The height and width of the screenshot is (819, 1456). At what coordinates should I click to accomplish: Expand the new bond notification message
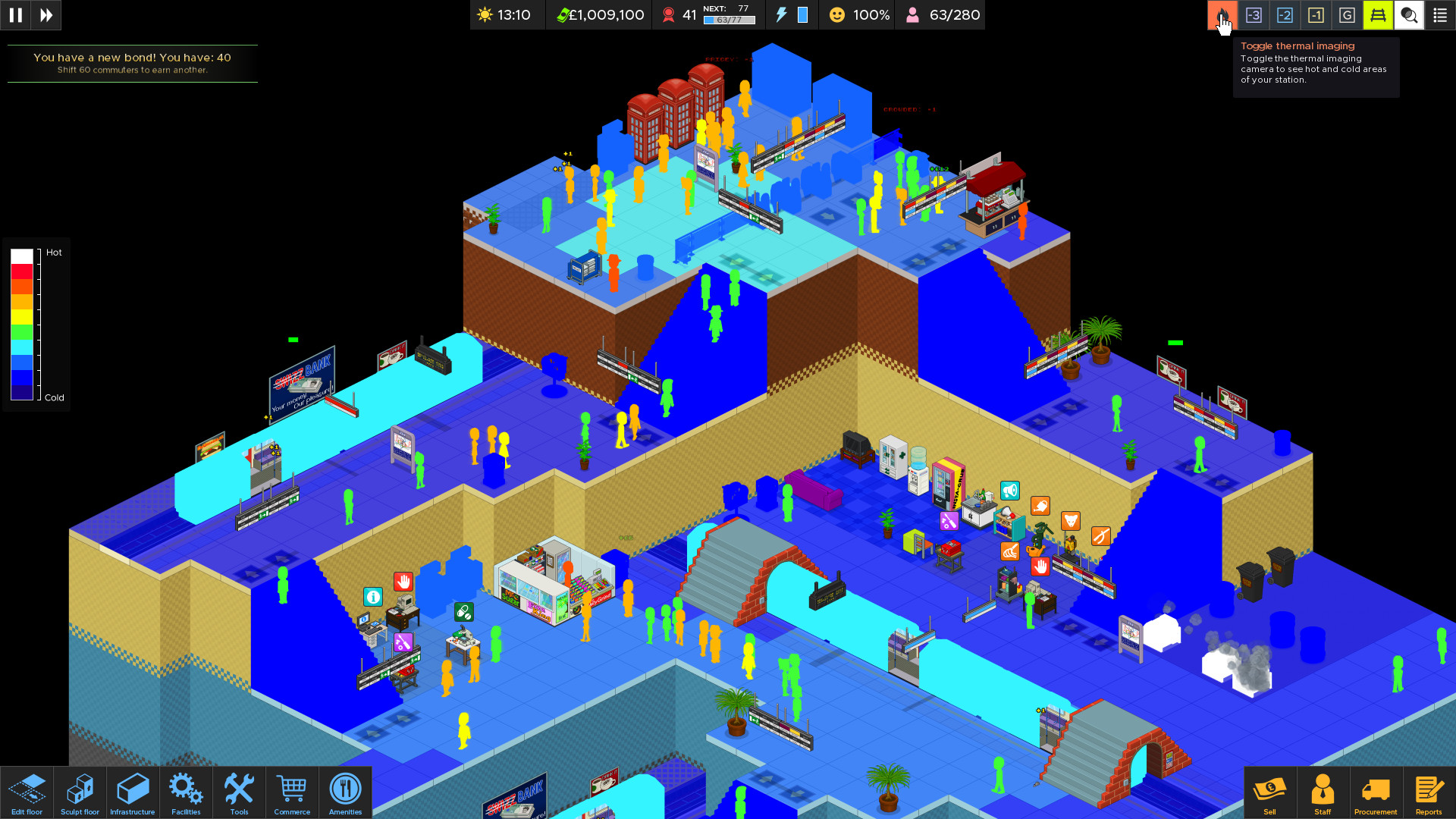132,64
